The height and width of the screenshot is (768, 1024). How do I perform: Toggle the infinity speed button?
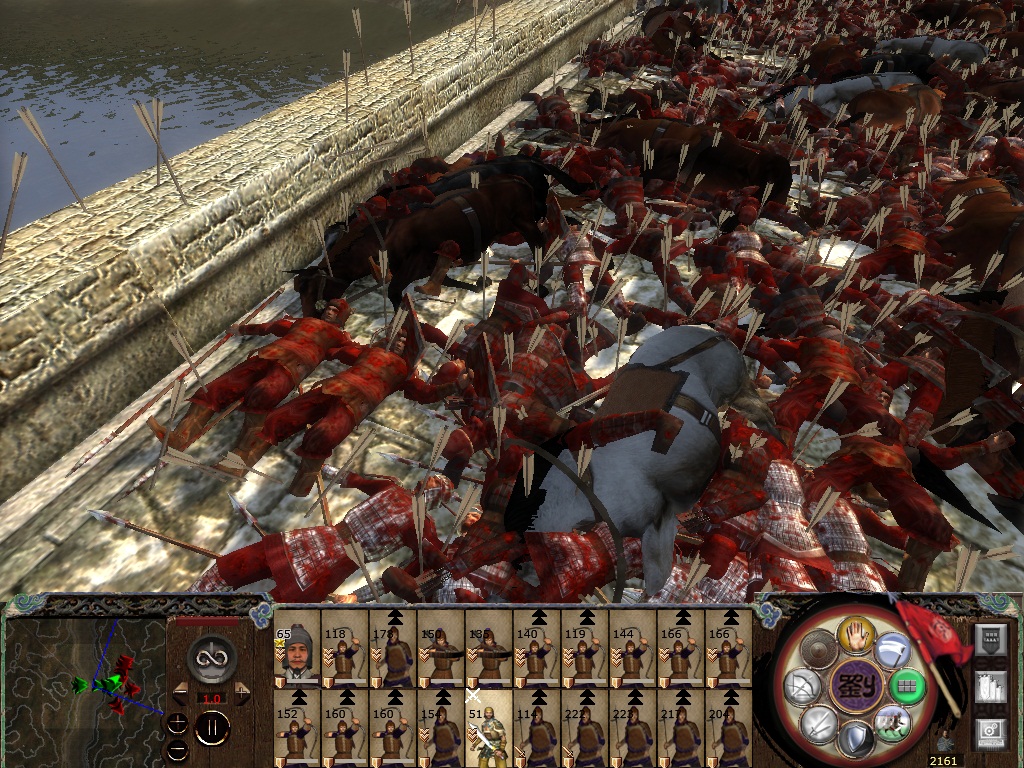[x=212, y=656]
